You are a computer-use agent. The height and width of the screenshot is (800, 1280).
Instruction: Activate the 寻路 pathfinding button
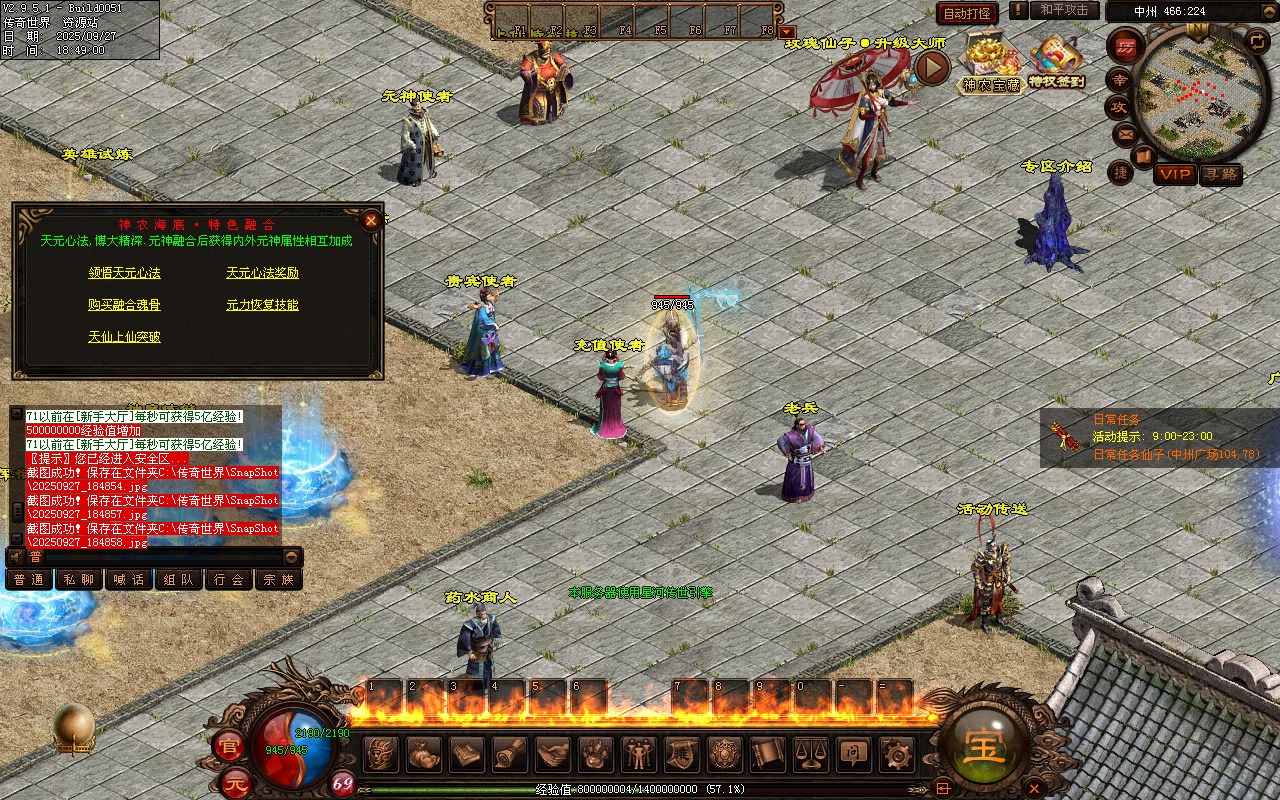pos(1220,174)
